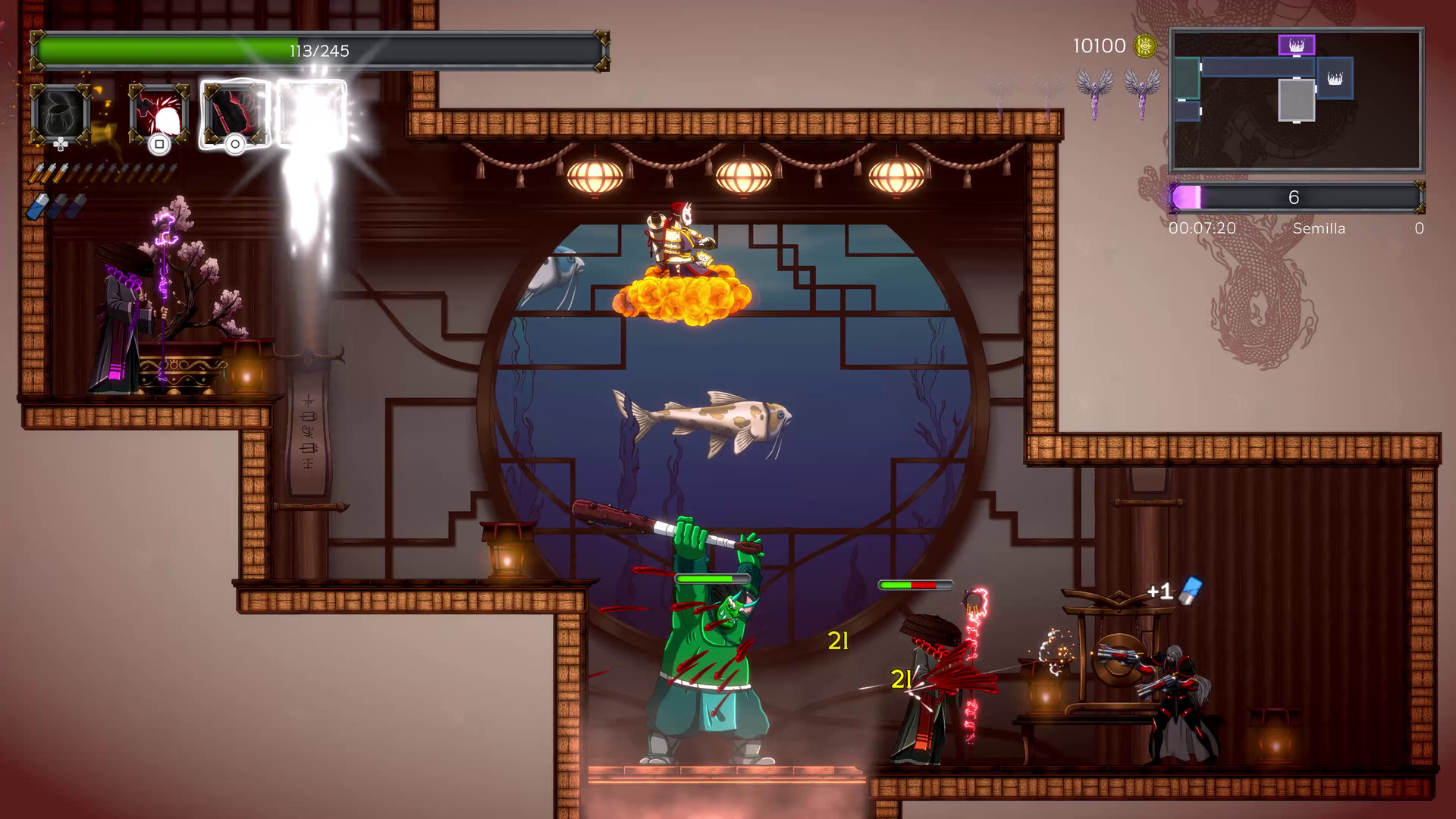Toggle the first filled bullet in the ammo row
This screenshot has width=1456, height=819.
(36, 173)
